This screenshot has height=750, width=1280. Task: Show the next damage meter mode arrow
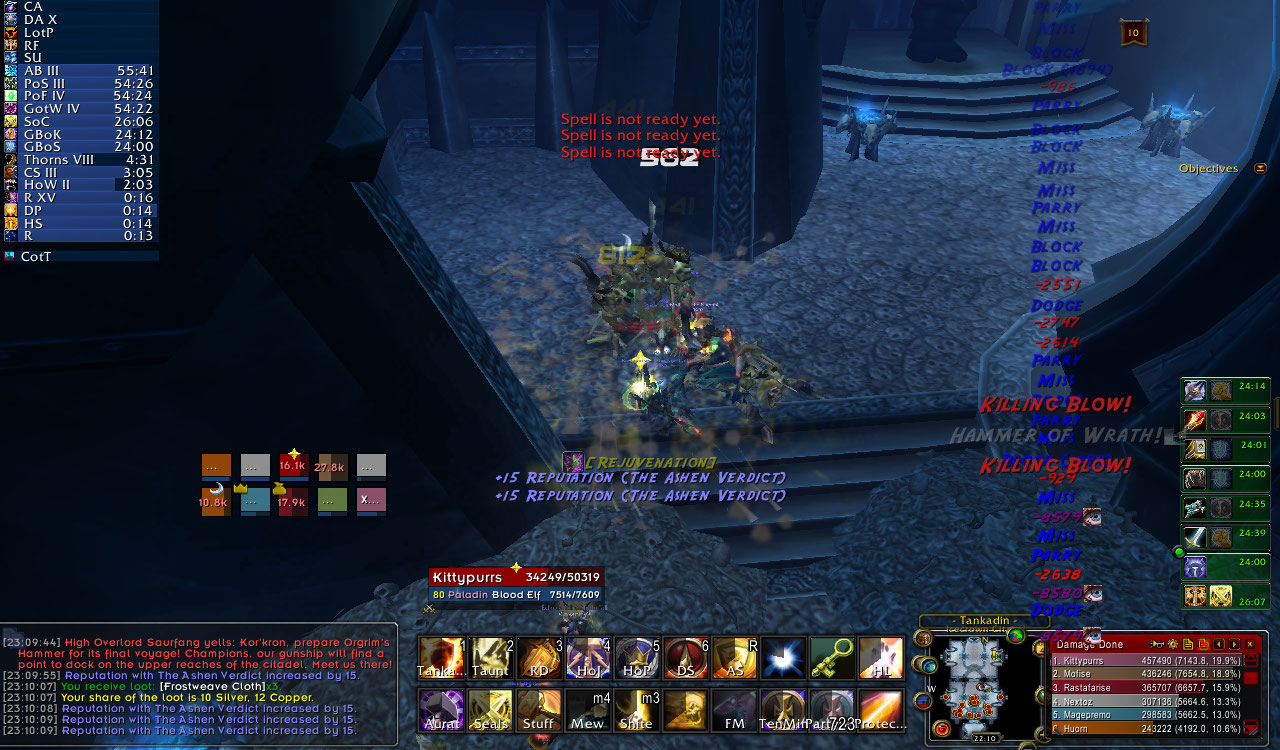[x=1234, y=644]
